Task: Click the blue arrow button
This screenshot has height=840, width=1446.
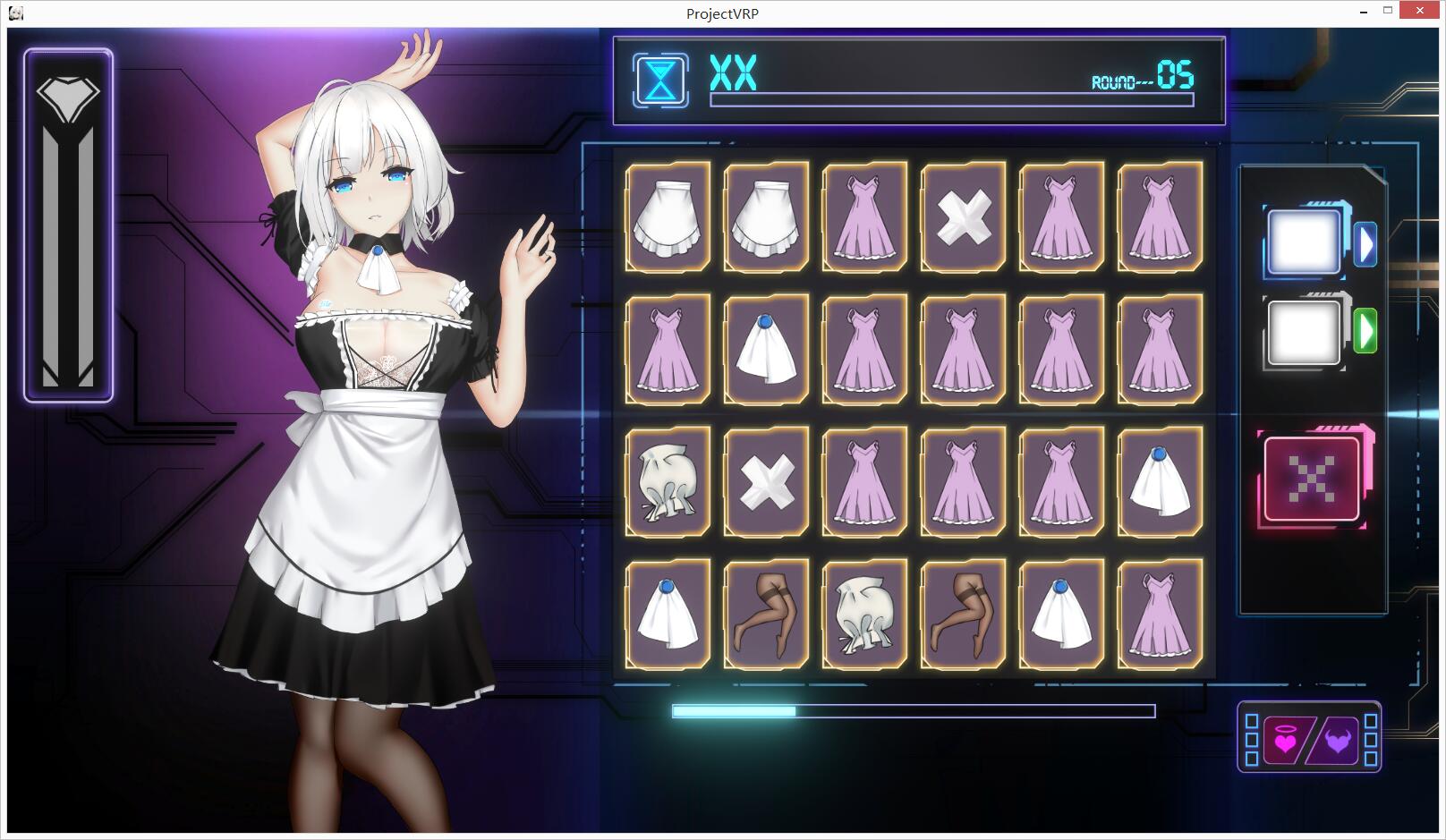Action: tap(1365, 244)
